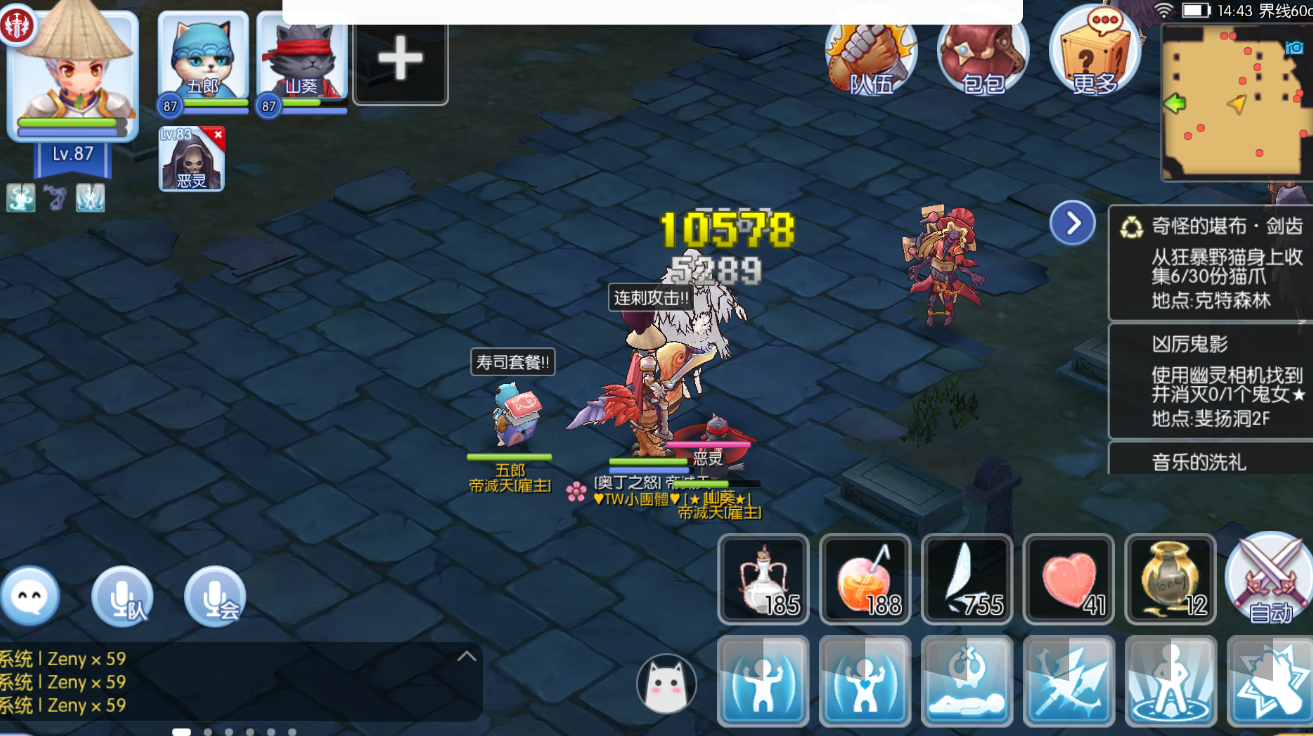This screenshot has height=736, width=1313.
Task: Use the pink heart item
Action: (1069, 580)
